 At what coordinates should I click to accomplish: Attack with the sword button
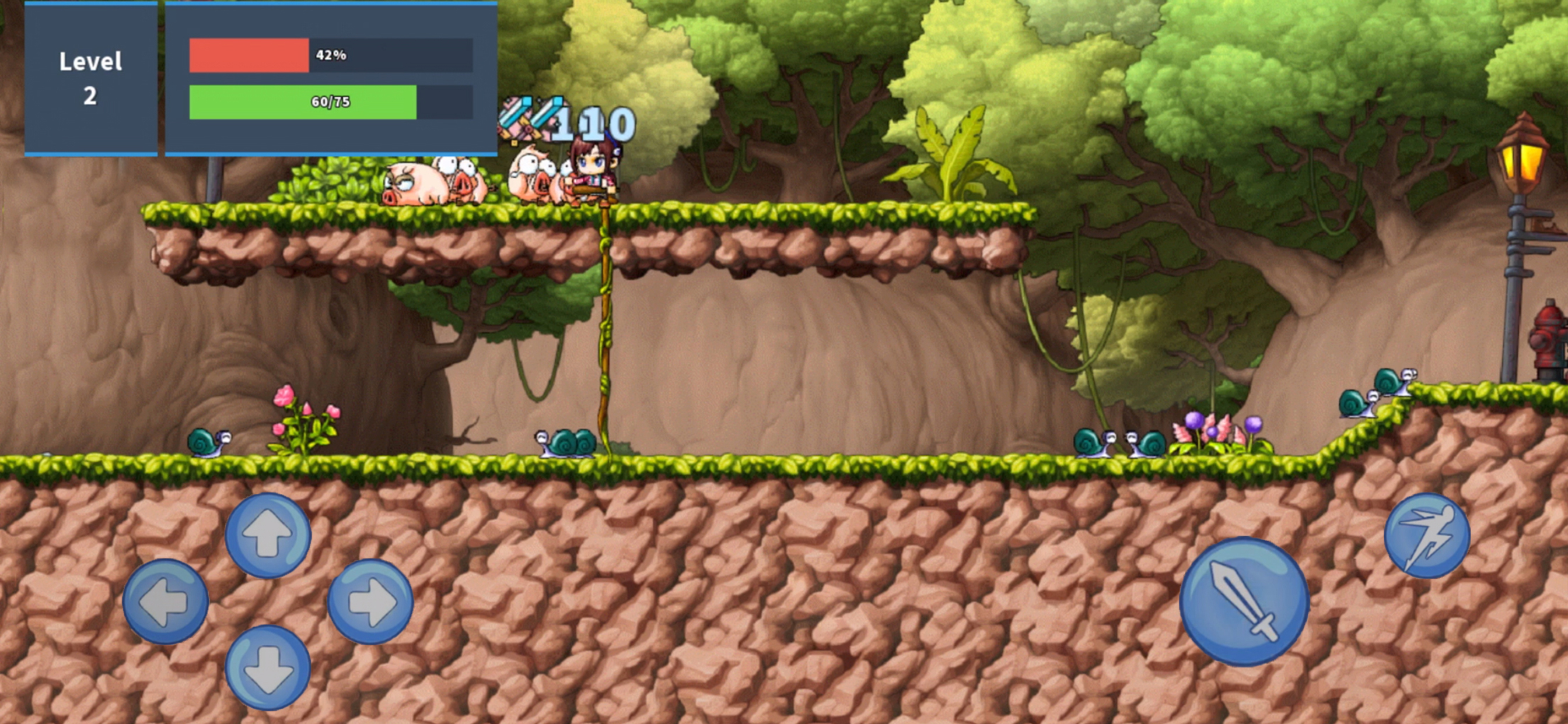pyautogui.click(x=1244, y=601)
